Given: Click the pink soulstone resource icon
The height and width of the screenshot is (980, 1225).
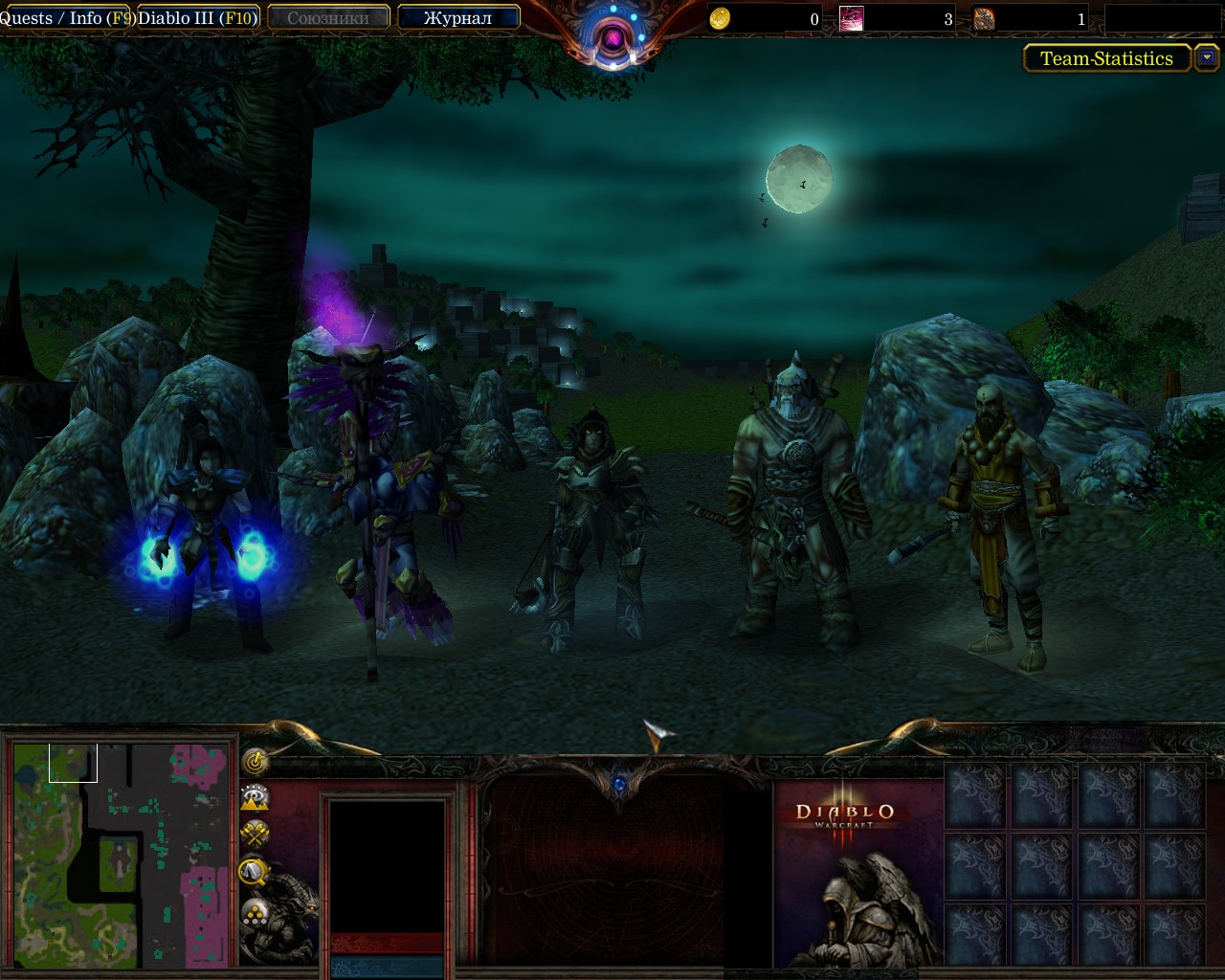Looking at the screenshot, I should pyautogui.click(x=851, y=17).
